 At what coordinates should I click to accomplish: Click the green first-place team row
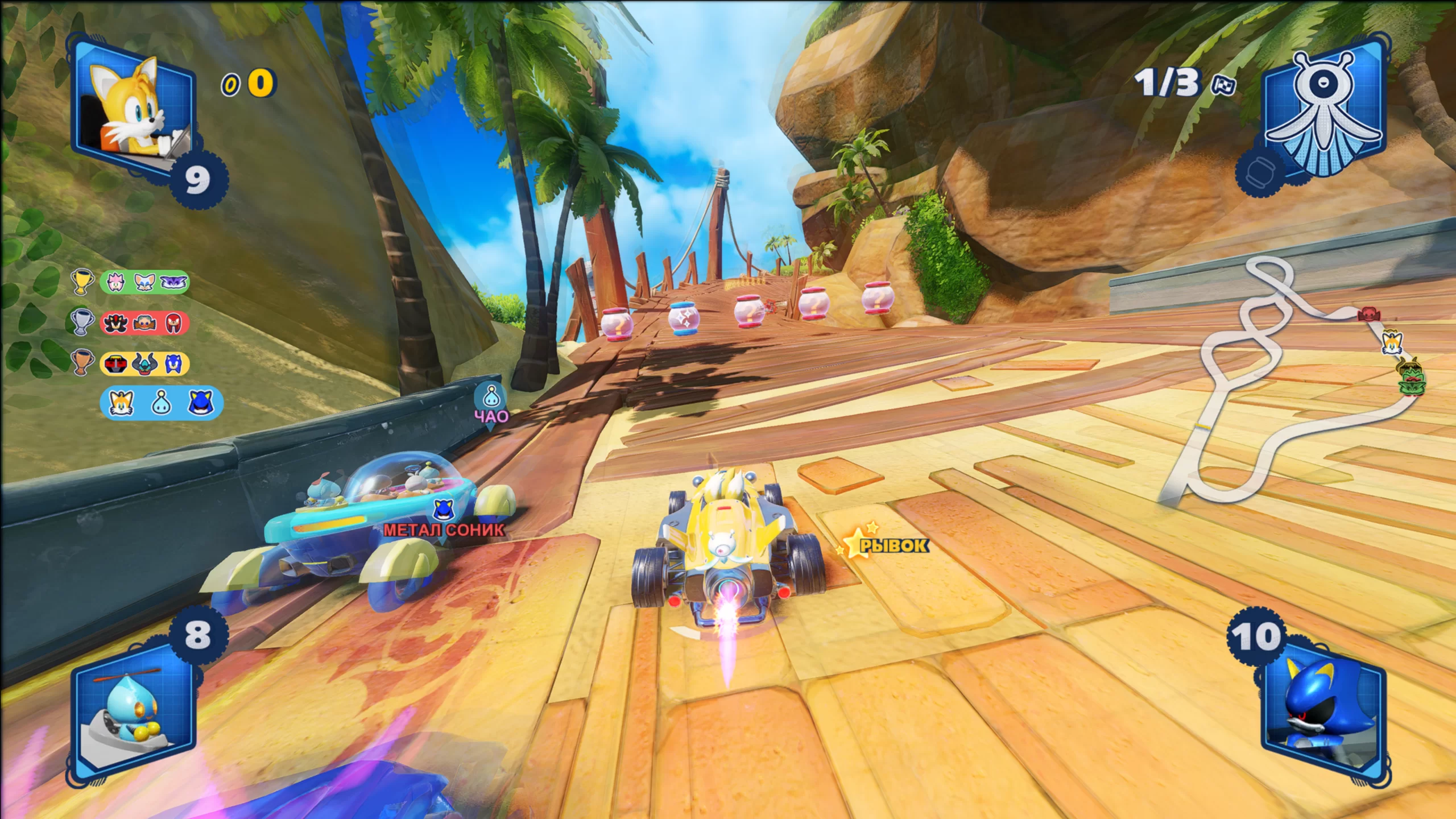click(144, 282)
